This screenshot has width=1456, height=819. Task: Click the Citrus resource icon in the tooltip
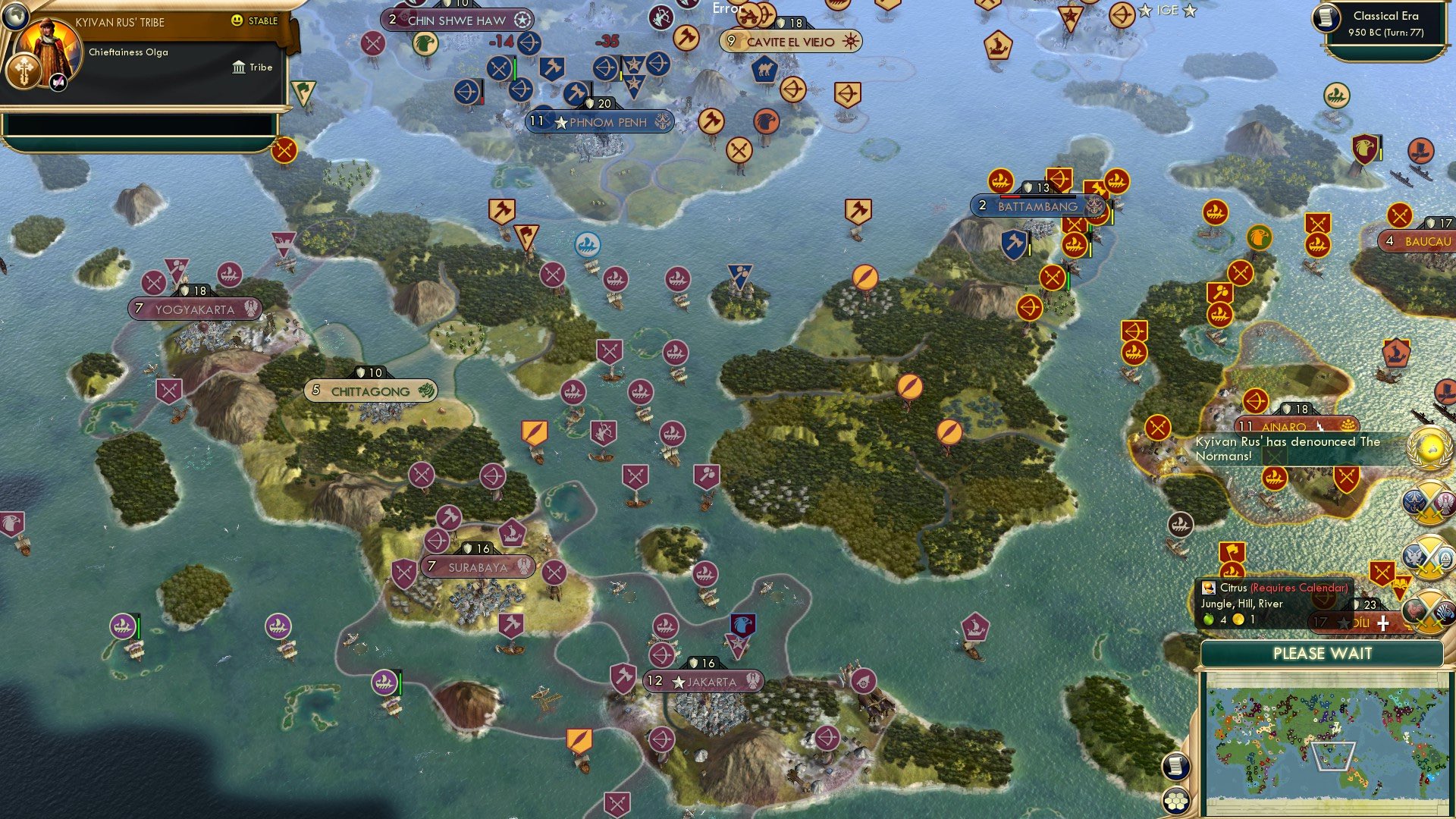pos(1209,588)
